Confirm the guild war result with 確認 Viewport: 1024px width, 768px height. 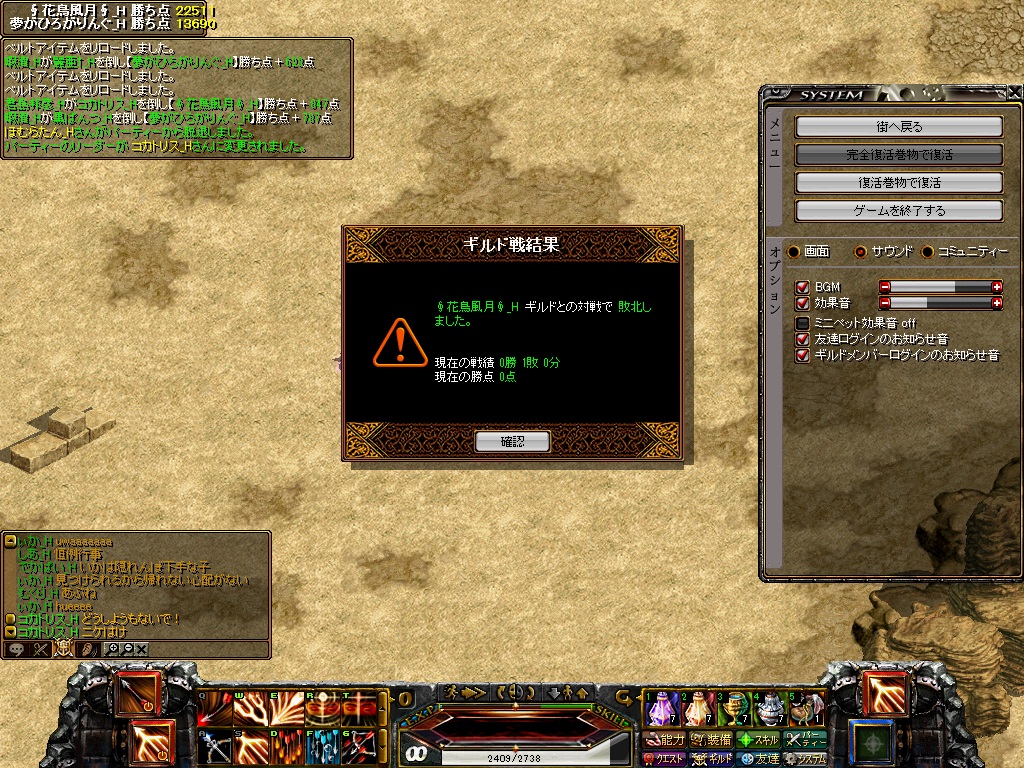point(512,441)
